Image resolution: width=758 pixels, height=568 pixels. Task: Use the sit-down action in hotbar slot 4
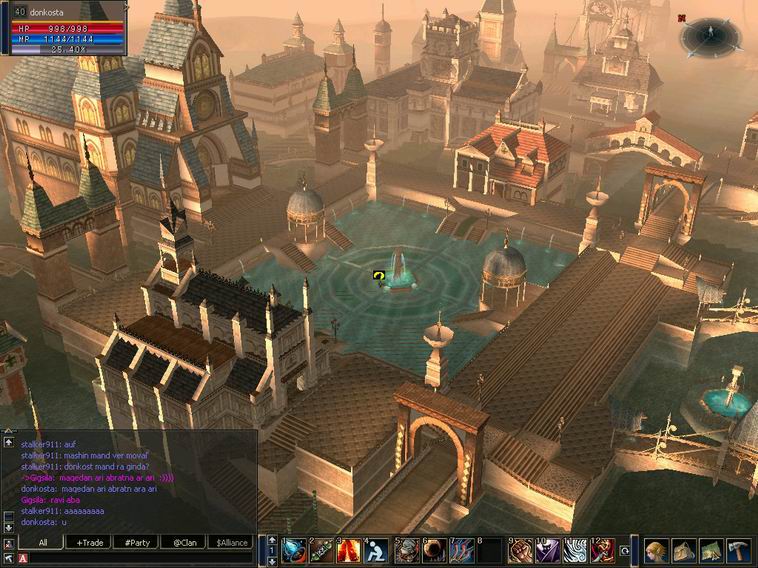point(377,550)
